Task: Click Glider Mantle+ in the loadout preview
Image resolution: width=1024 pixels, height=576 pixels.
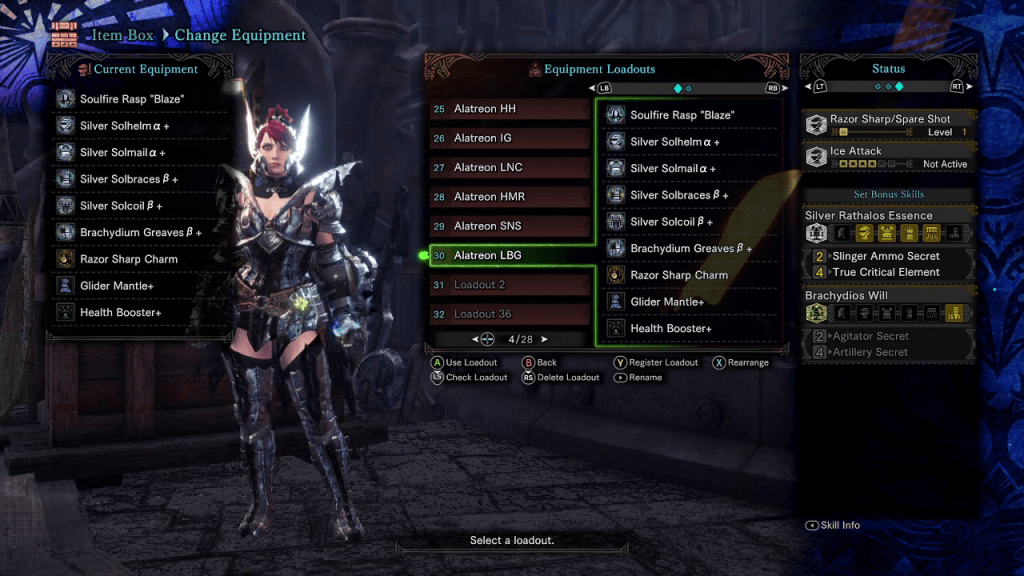Action: (690, 302)
